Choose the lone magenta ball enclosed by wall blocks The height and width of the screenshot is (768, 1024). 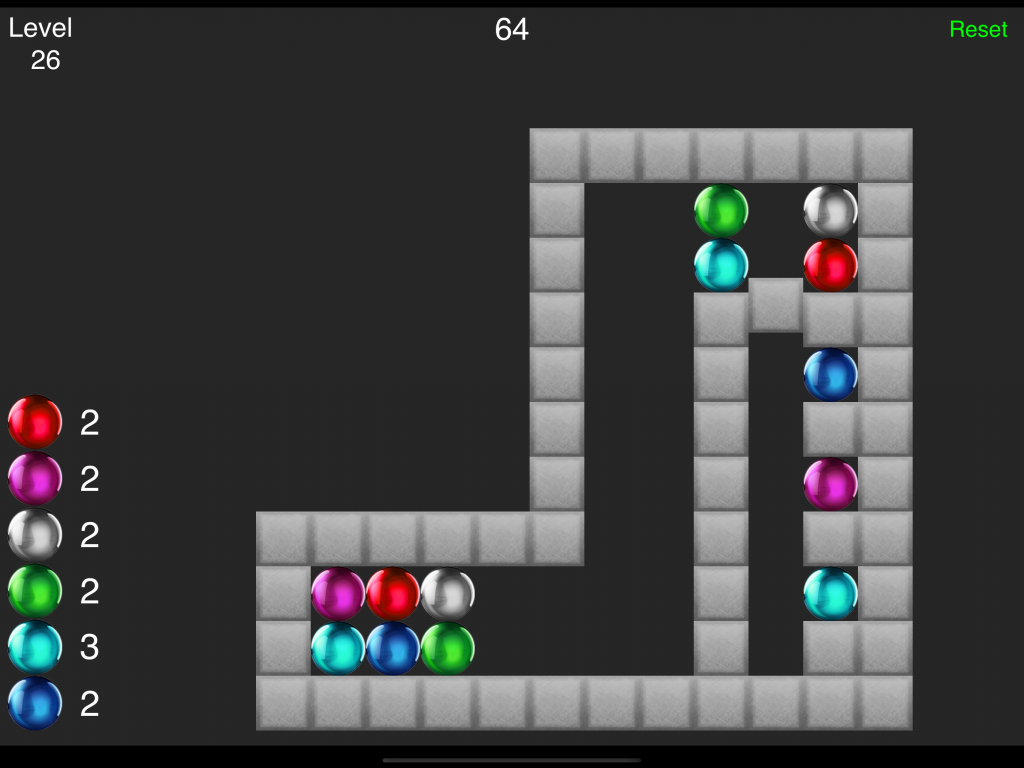(x=830, y=484)
